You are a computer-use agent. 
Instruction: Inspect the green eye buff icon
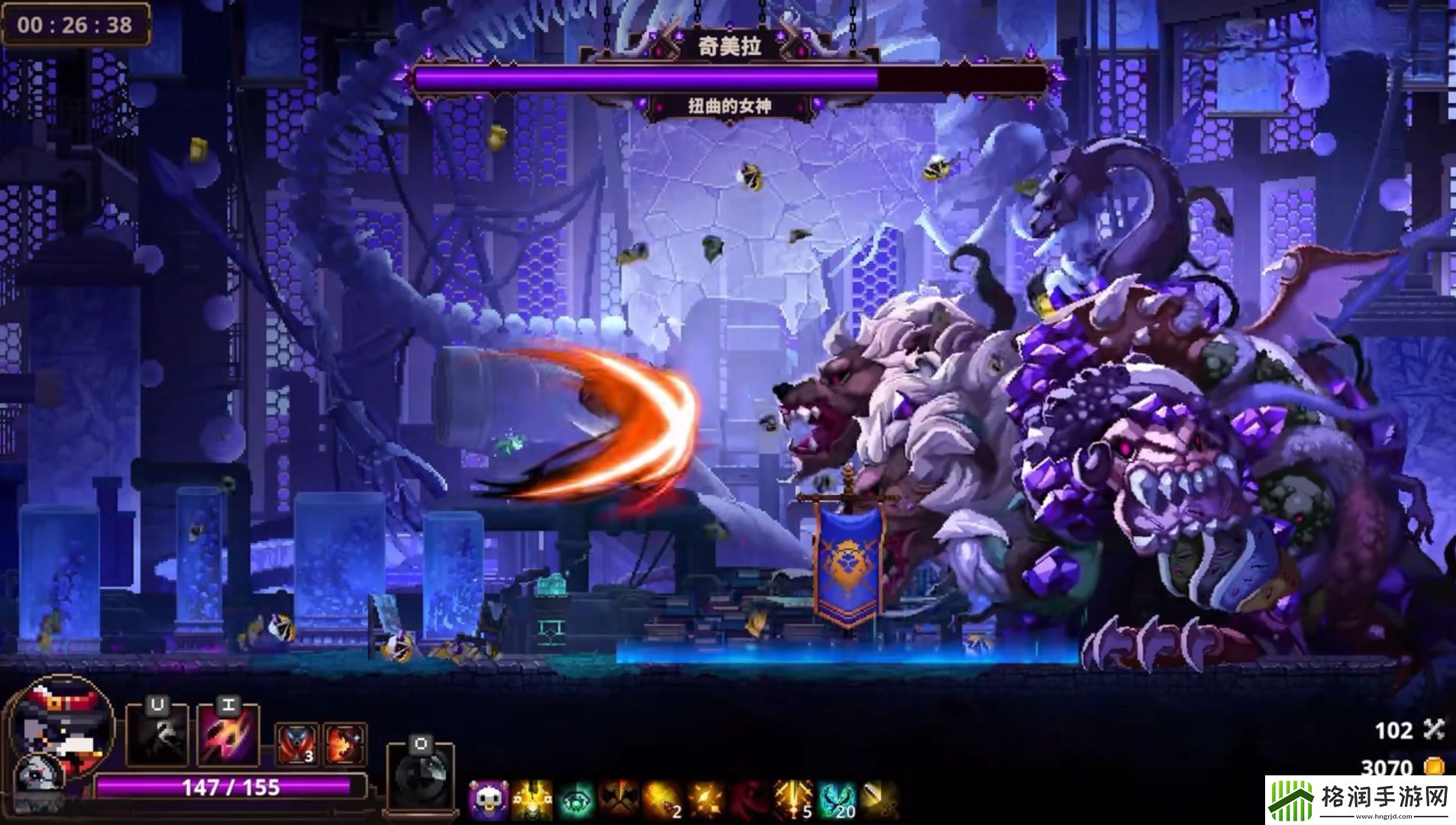[576, 800]
